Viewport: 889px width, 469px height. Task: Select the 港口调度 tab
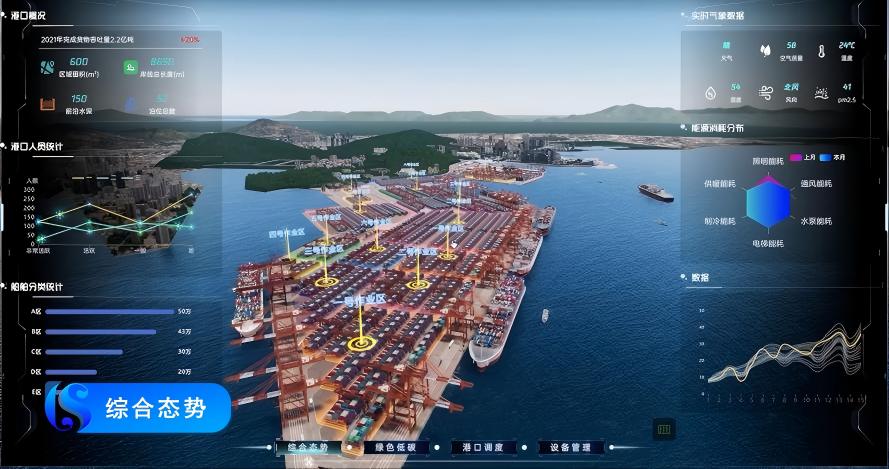tap(483, 447)
